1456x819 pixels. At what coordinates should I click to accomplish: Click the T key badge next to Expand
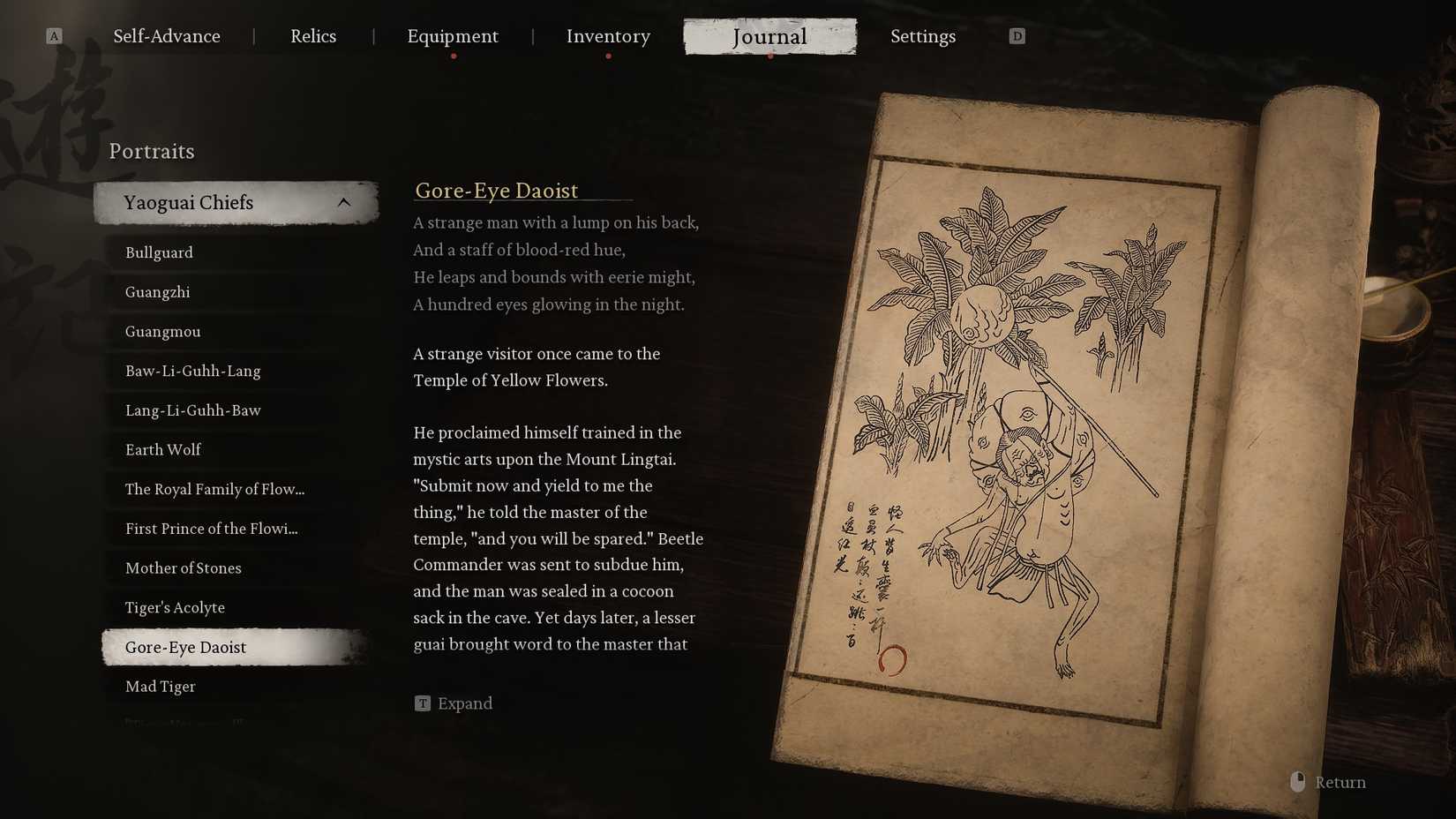pos(423,703)
